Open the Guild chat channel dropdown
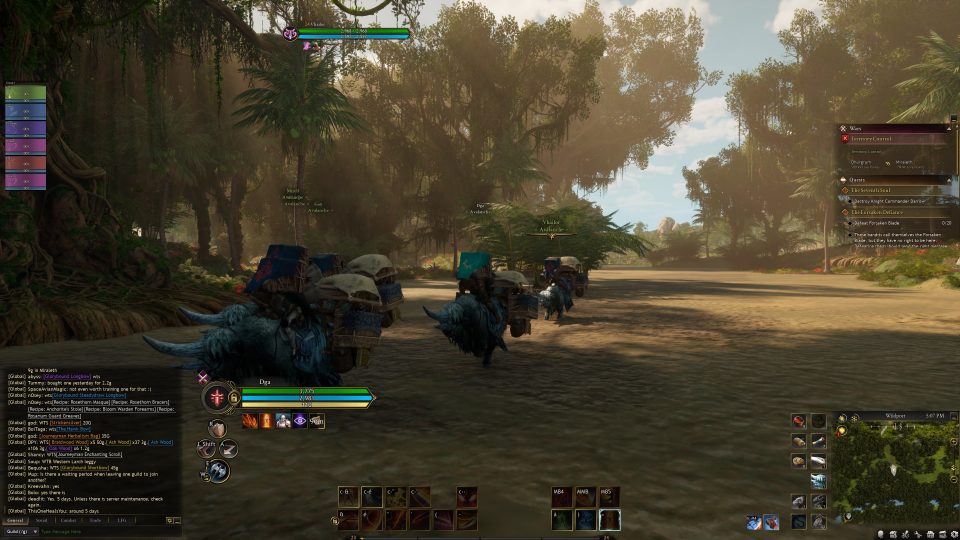 20,531
